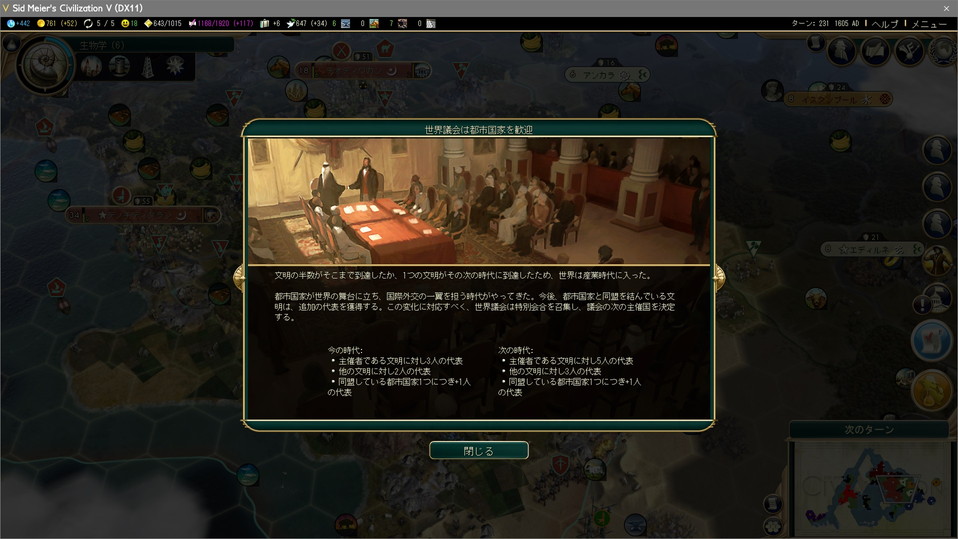Open the social policies music-notes icon
Screen dimensions: 958x539
[909, 50]
